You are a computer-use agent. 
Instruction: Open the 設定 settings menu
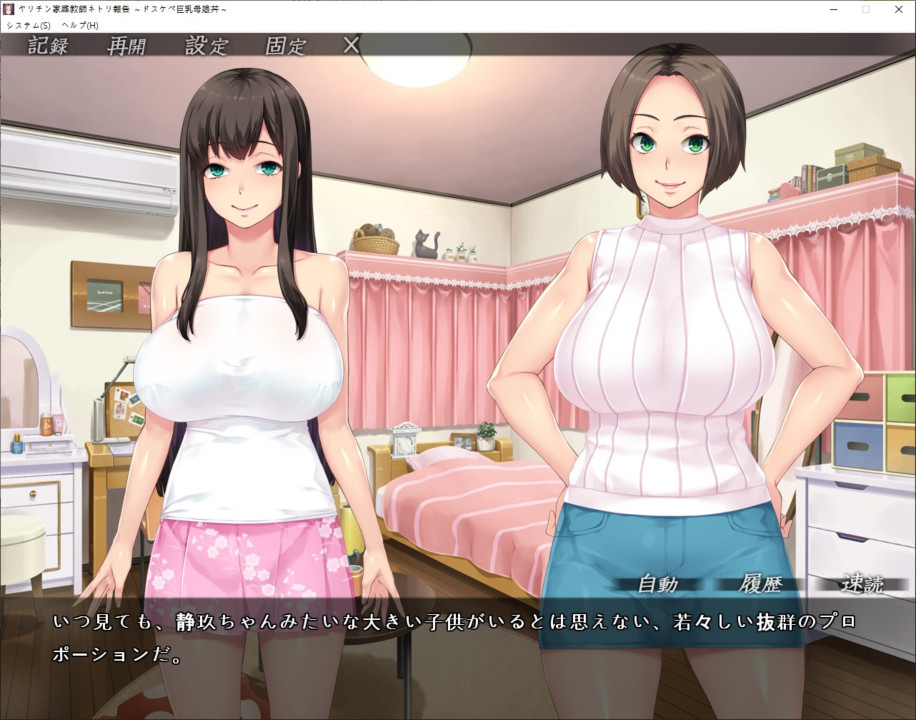pyautogui.click(x=206, y=46)
